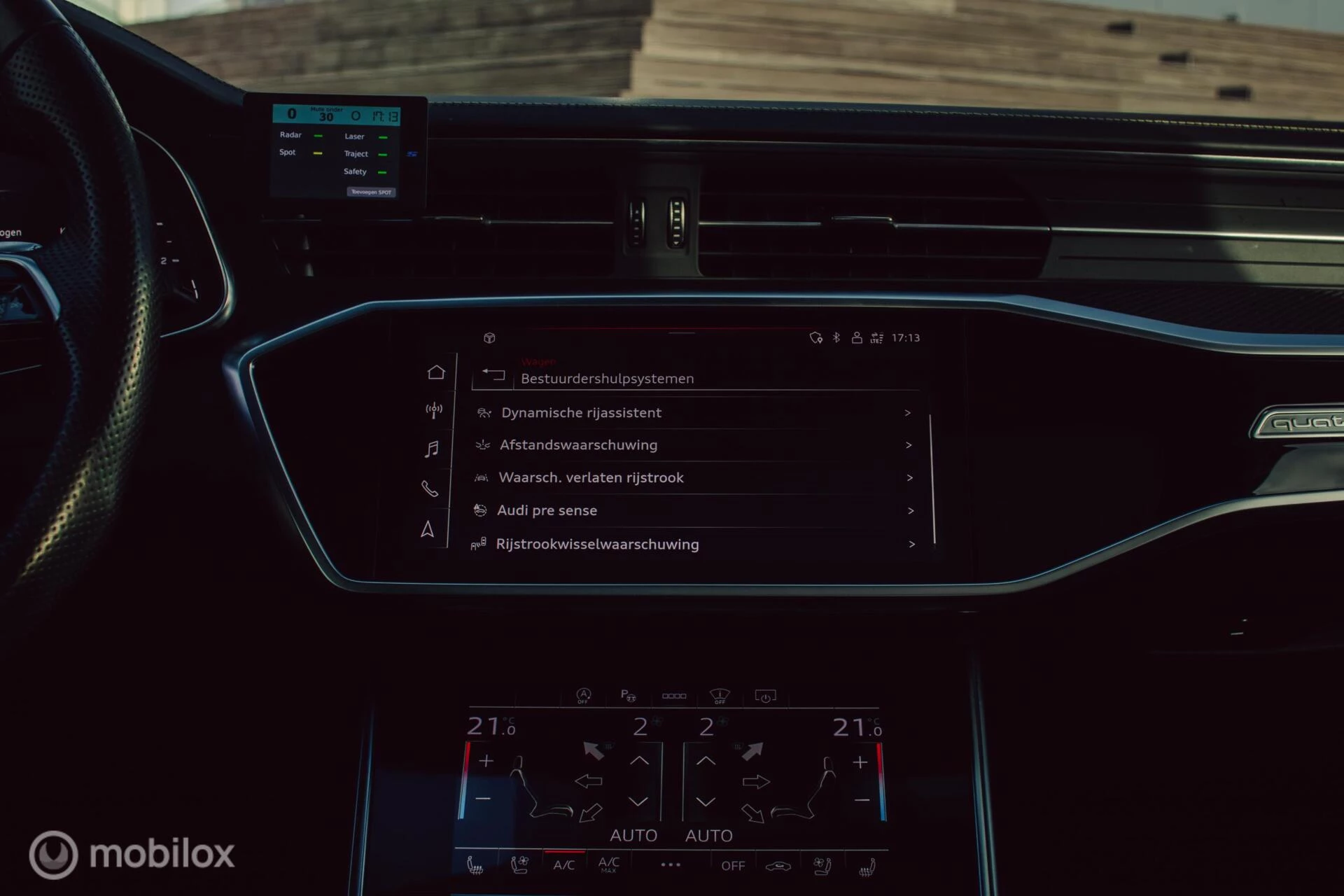Toggle the A/C button
The image size is (1344, 896).
click(x=563, y=865)
